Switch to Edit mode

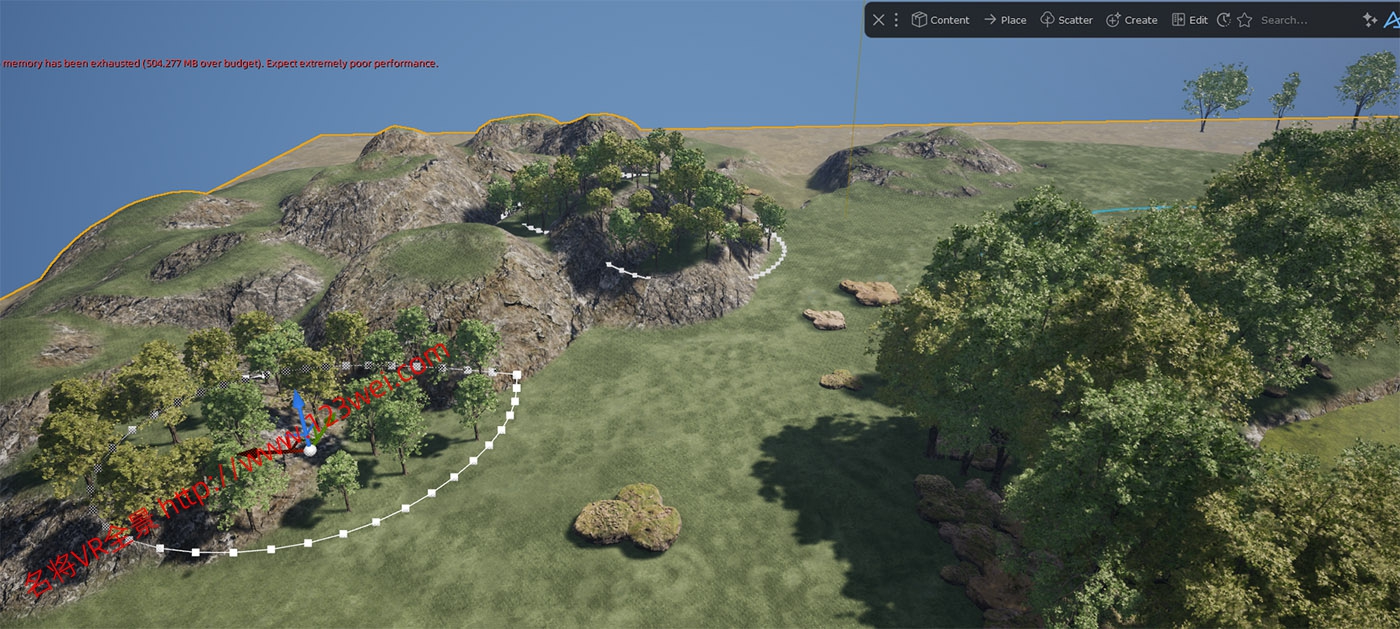[x=1189, y=20]
